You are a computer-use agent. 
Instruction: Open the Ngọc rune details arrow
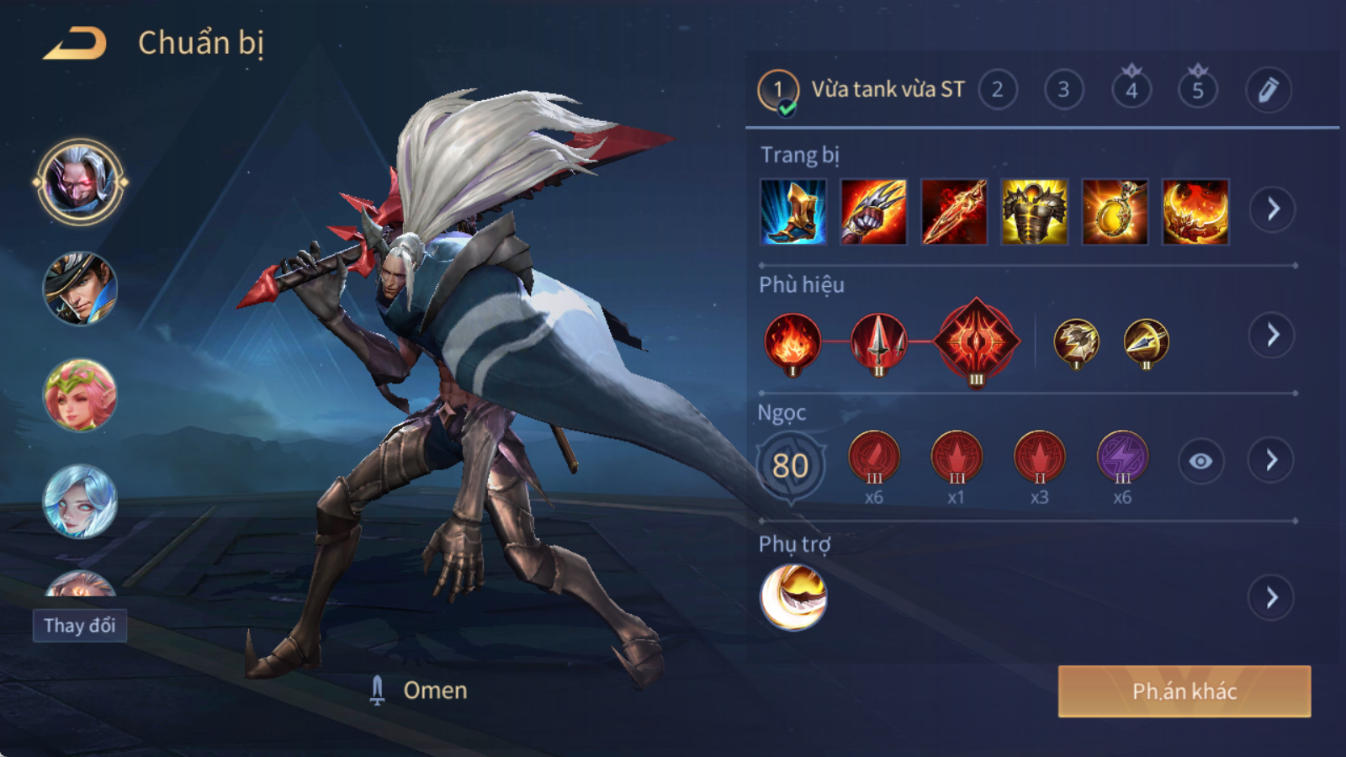tap(1272, 460)
